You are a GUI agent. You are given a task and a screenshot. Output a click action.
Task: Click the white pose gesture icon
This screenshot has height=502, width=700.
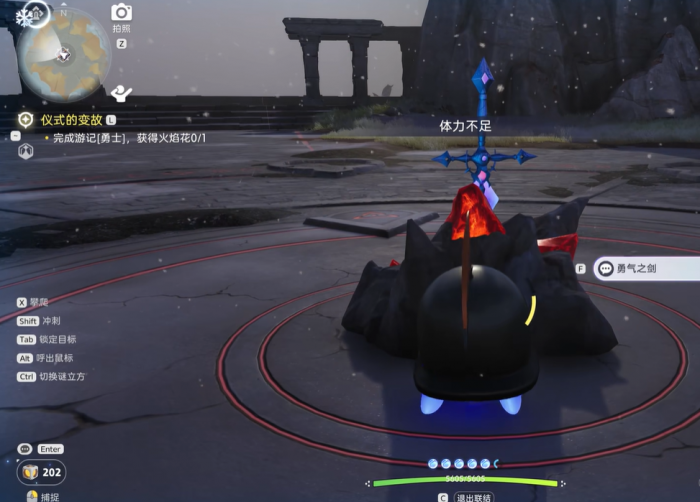121,94
